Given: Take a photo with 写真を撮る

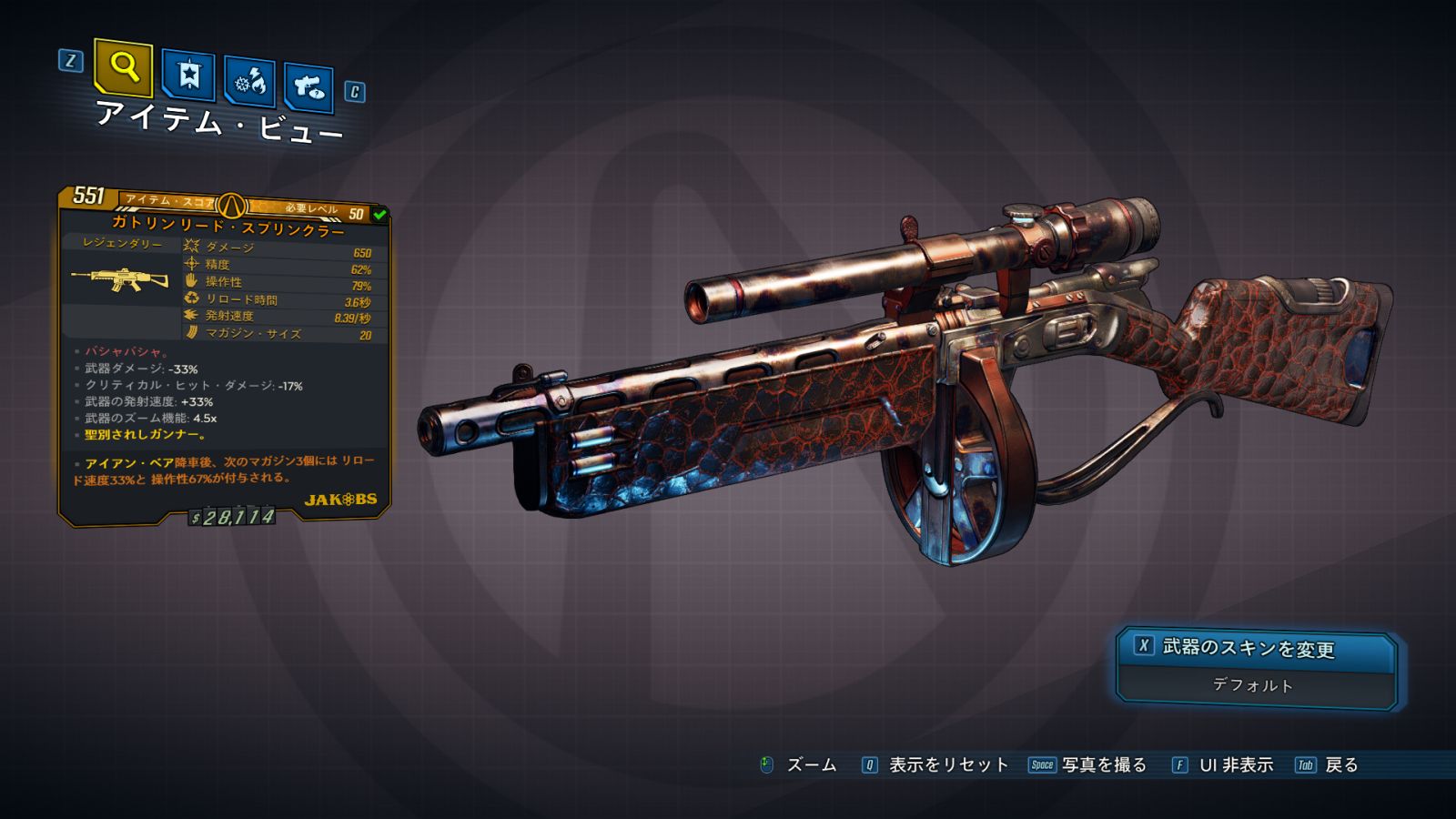Looking at the screenshot, I should (1103, 765).
